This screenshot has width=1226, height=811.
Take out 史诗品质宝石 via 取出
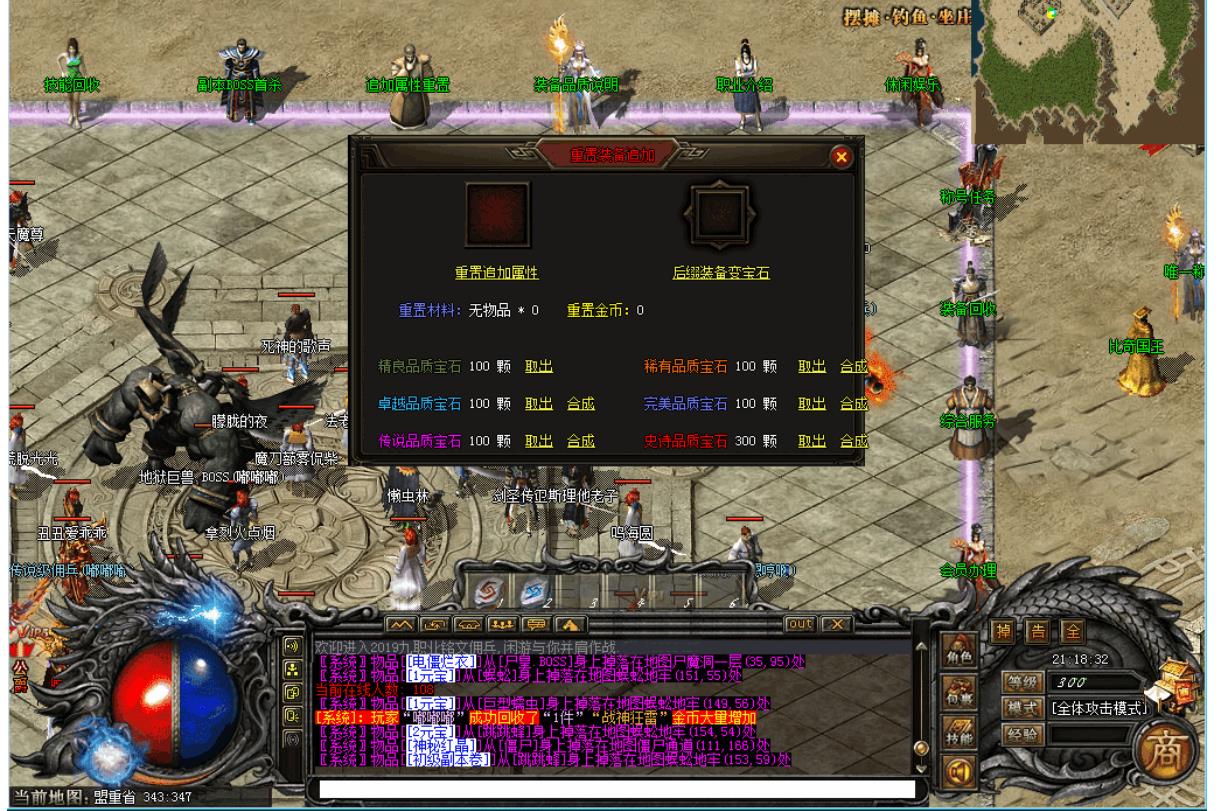click(x=811, y=441)
